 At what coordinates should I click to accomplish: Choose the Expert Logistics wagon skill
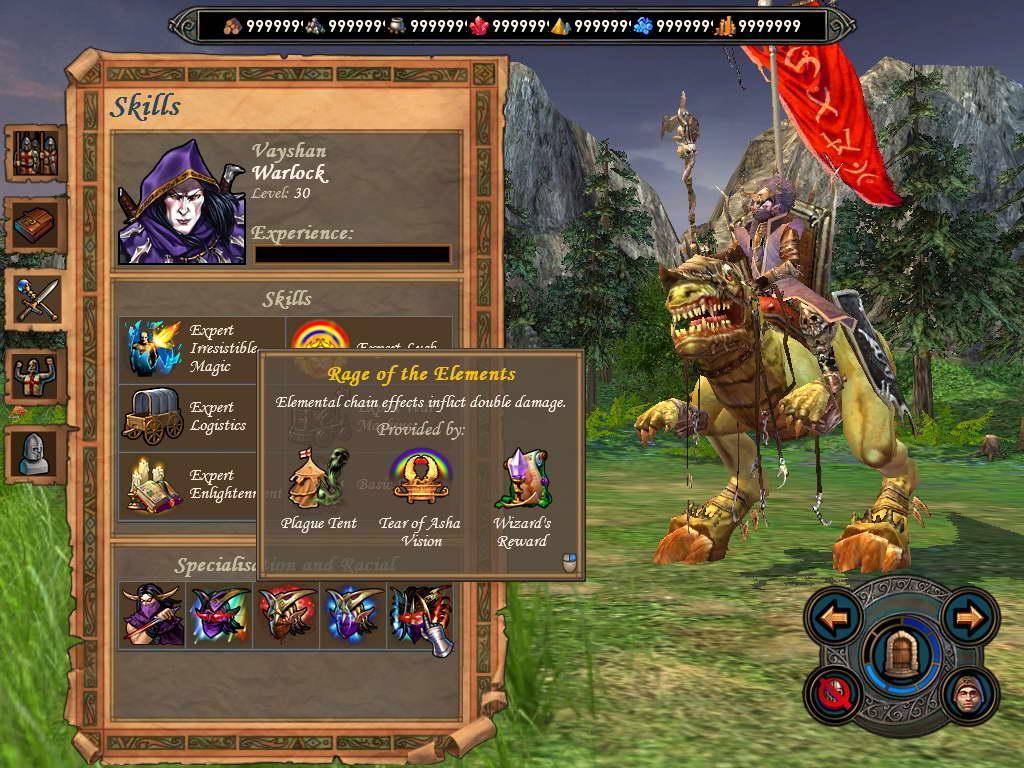[152, 416]
